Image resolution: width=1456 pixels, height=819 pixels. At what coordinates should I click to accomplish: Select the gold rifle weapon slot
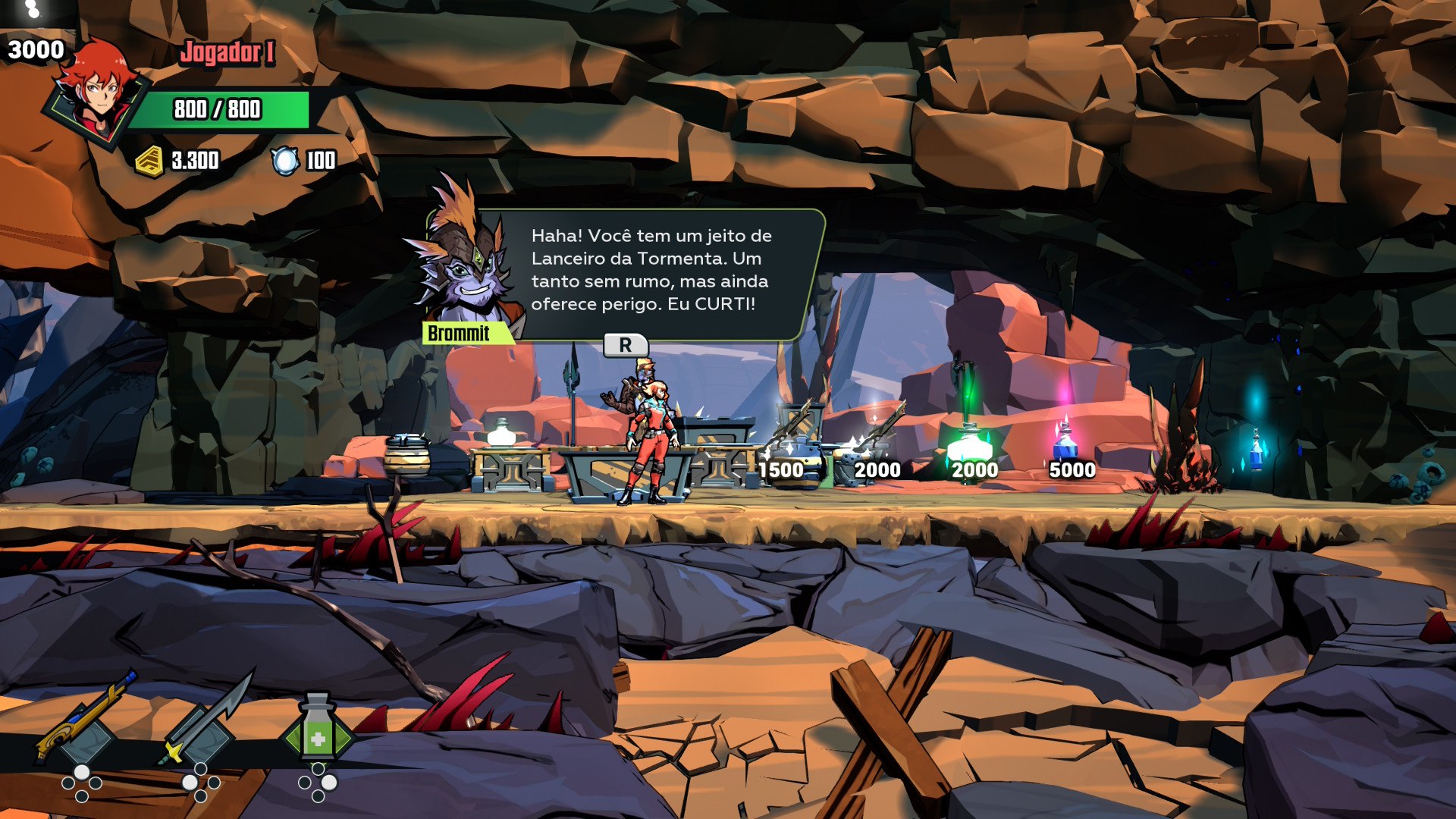pos(85,720)
